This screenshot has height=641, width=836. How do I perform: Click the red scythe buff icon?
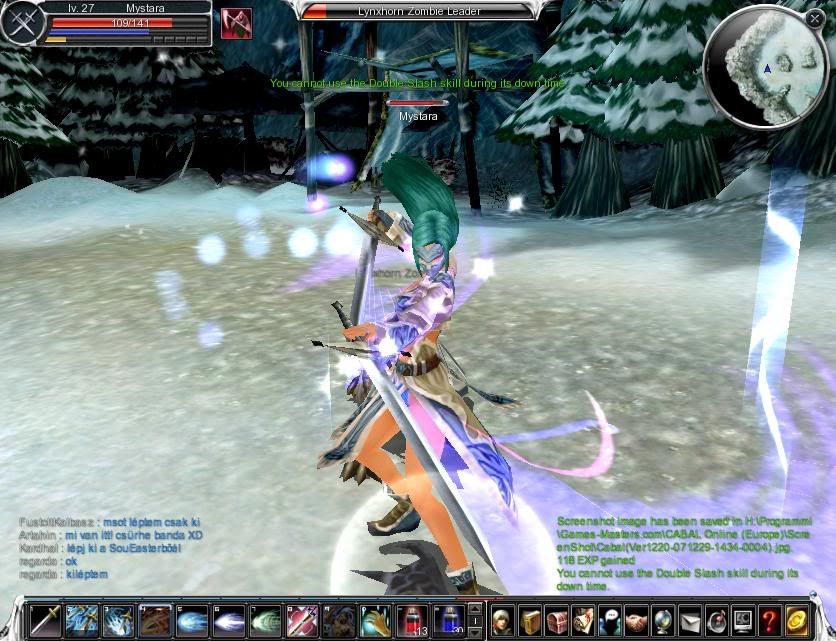point(236,23)
